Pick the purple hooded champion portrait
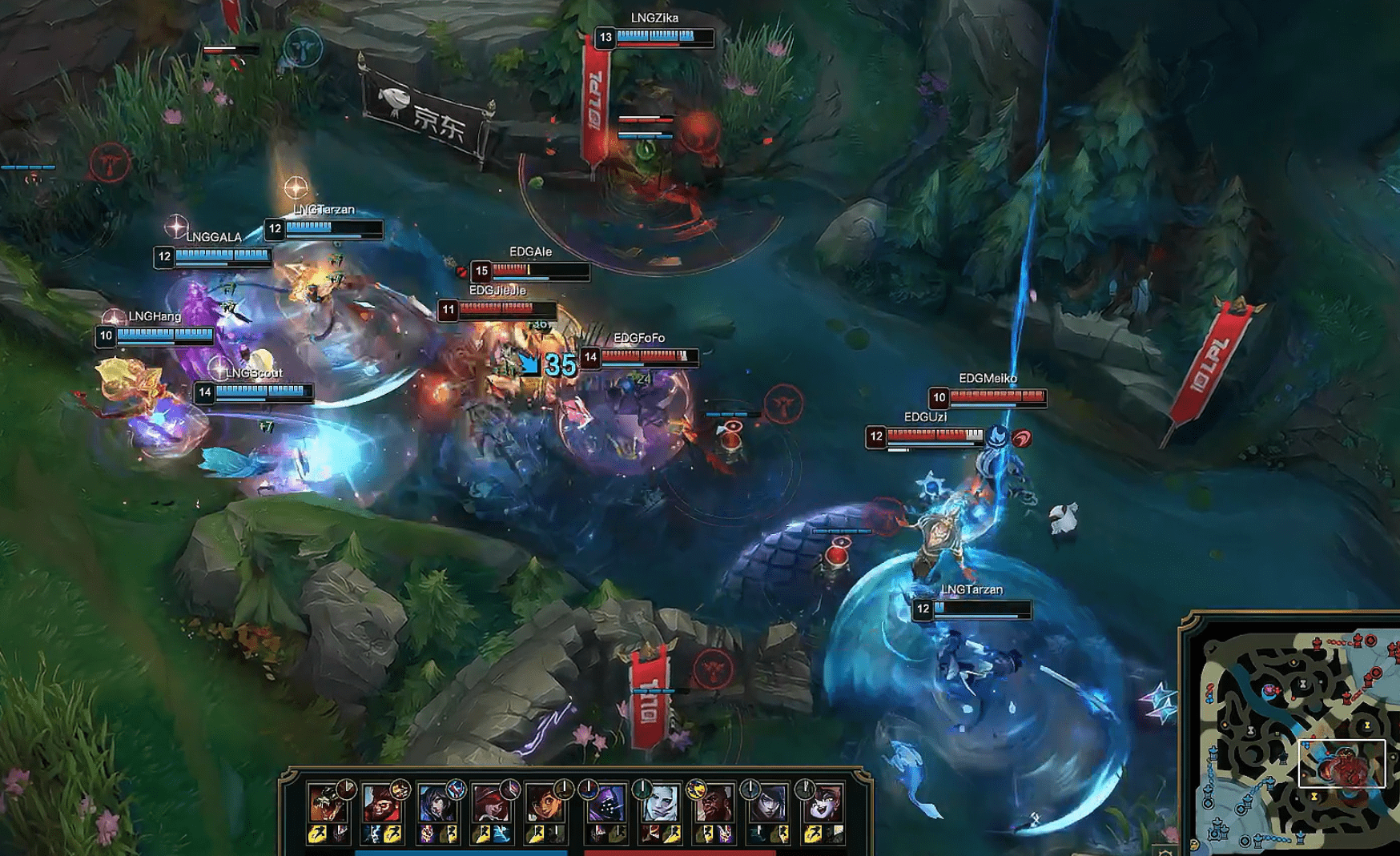The height and width of the screenshot is (856, 1400). pyautogui.click(x=606, y=803)
